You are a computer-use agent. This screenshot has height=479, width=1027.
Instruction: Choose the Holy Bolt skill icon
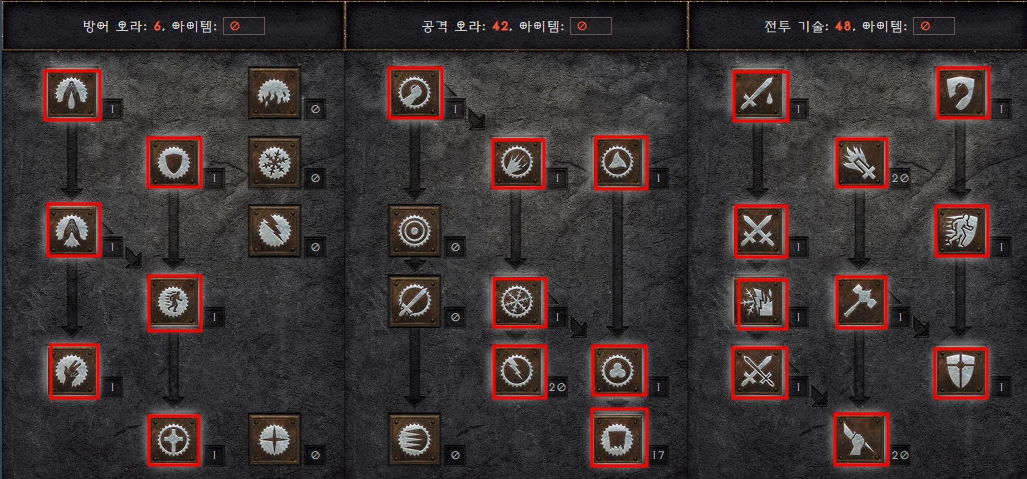(x=861, y=163)
